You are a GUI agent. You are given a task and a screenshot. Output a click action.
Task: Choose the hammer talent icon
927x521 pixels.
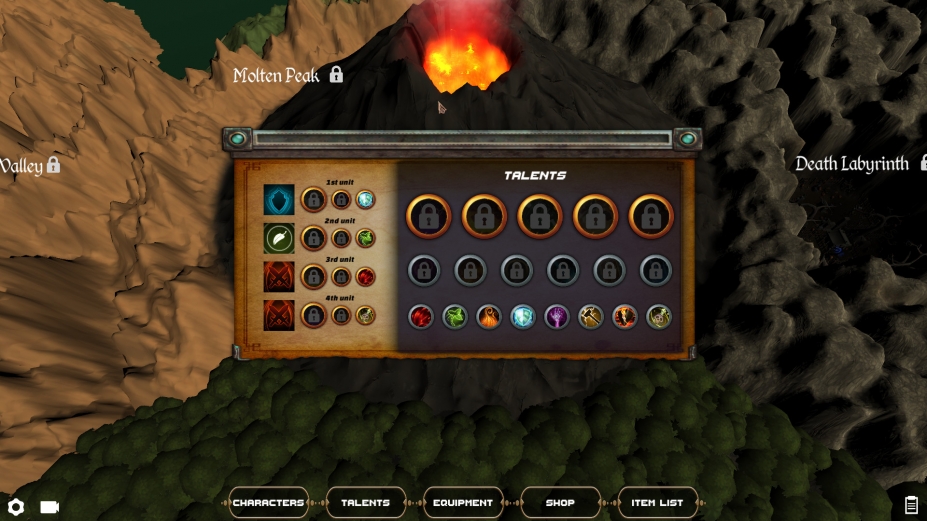(591, 317)
